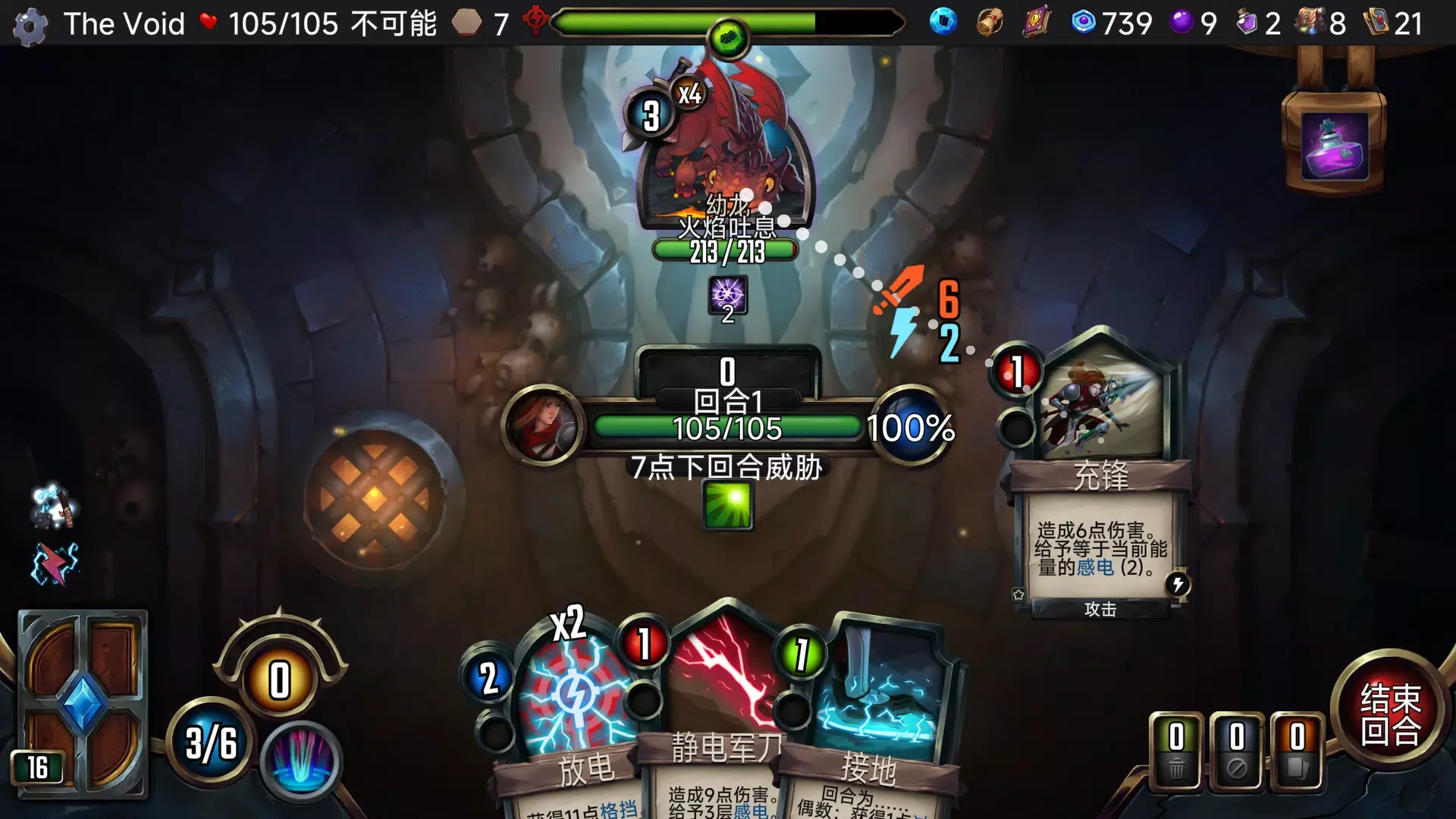This screenshot has width=1456, height=819.
Task: Click the card collection icon in the top bar
Action: (942, 24)
